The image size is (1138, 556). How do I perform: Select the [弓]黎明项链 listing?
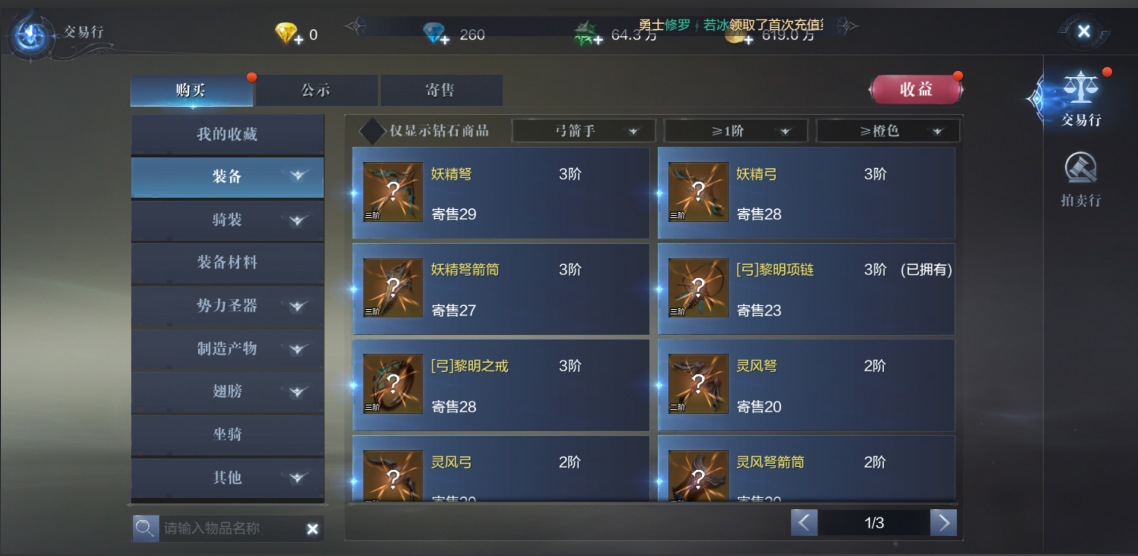click(x=806, y=289)
